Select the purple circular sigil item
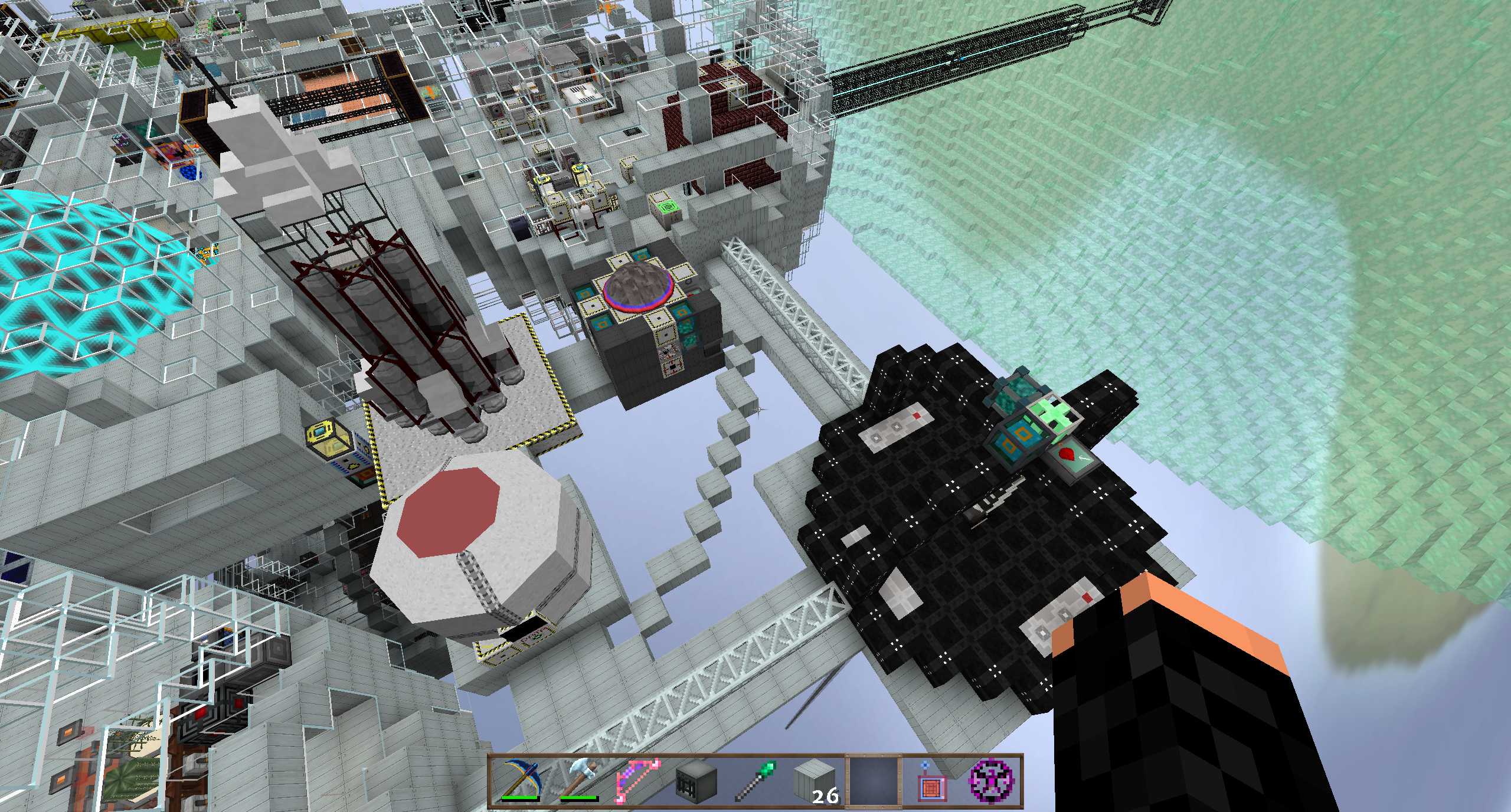 pos(992,780)
